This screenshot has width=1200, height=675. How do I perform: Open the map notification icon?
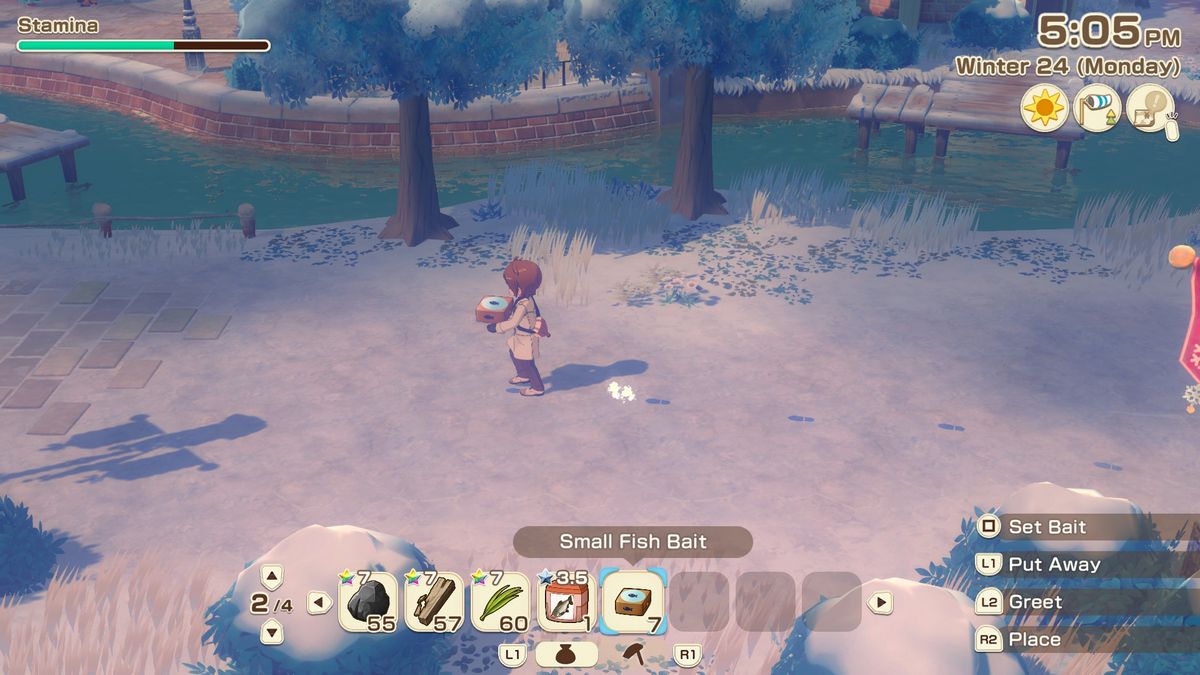click(1150, 107)
